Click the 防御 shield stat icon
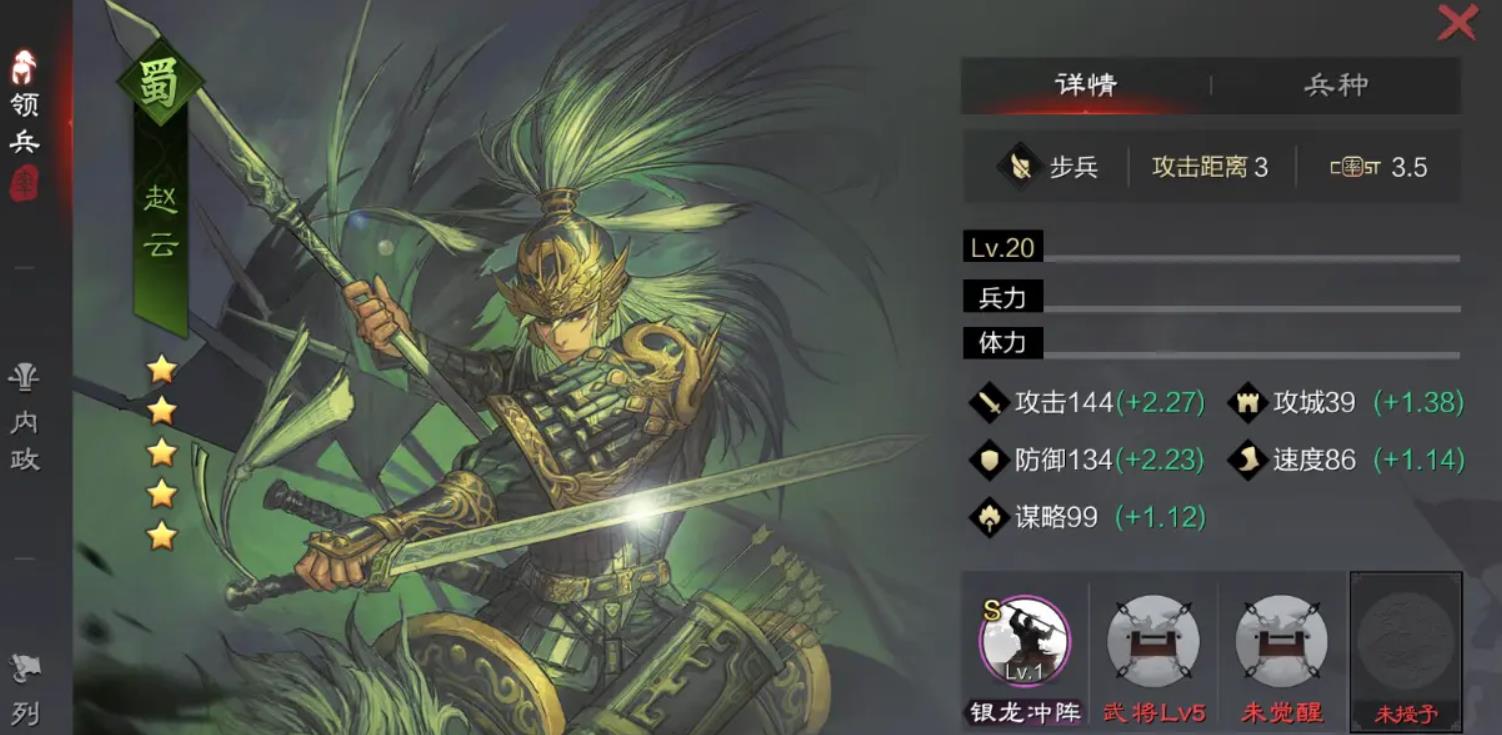The width and height of the screenshot is (1502, 735). [x=991, y=461]
